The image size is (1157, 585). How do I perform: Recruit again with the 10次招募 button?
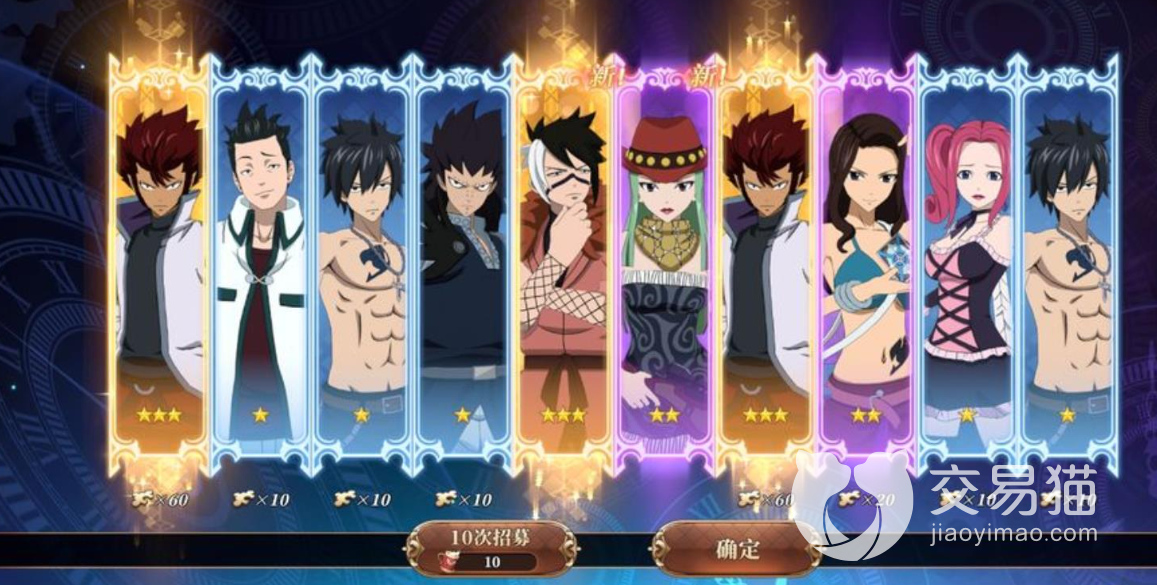[490, 547]
